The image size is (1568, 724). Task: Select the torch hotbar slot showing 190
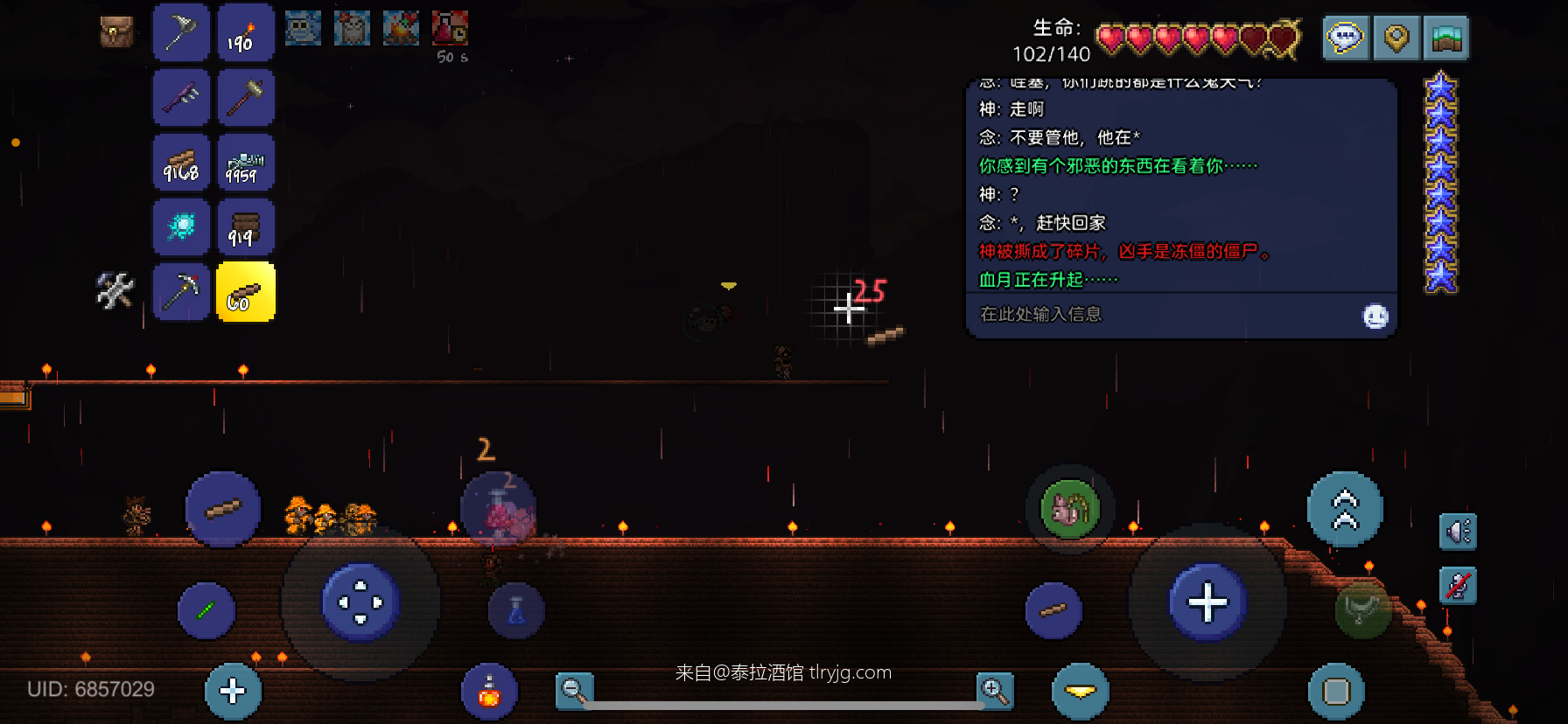pyautogui.click(x=246, y=32)
